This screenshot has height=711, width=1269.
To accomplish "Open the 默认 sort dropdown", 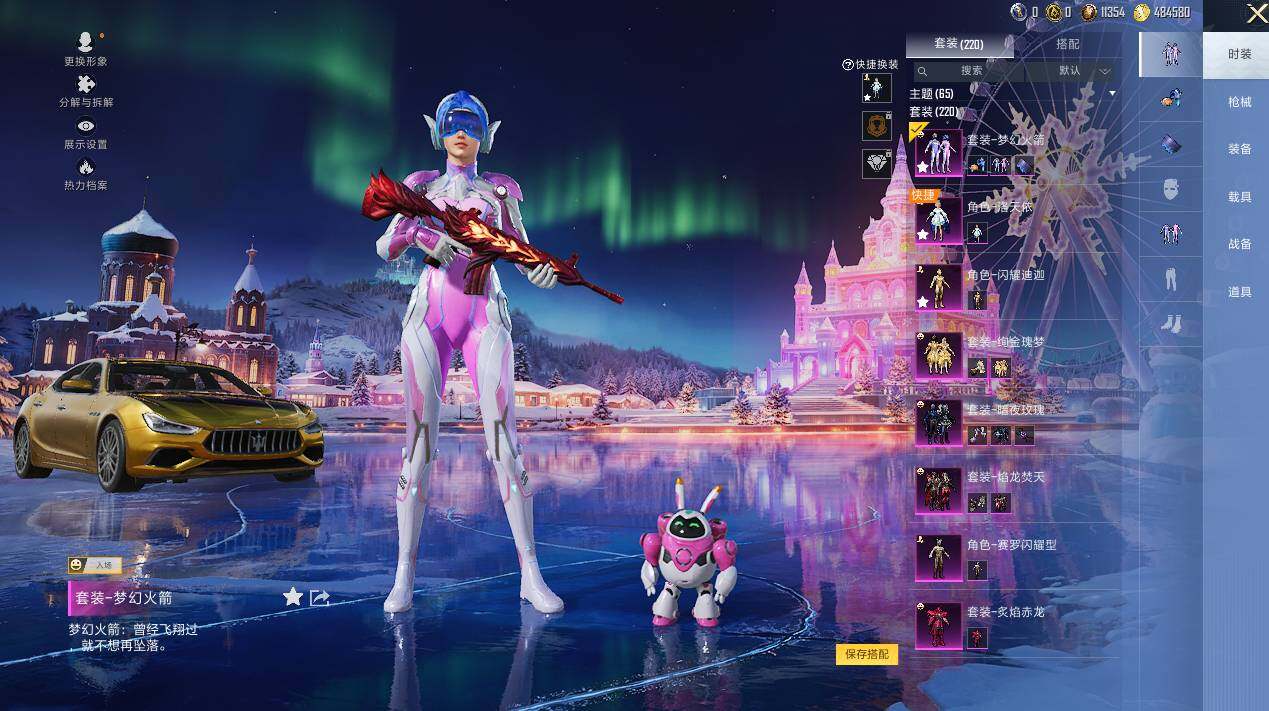I will (1084, 71).
